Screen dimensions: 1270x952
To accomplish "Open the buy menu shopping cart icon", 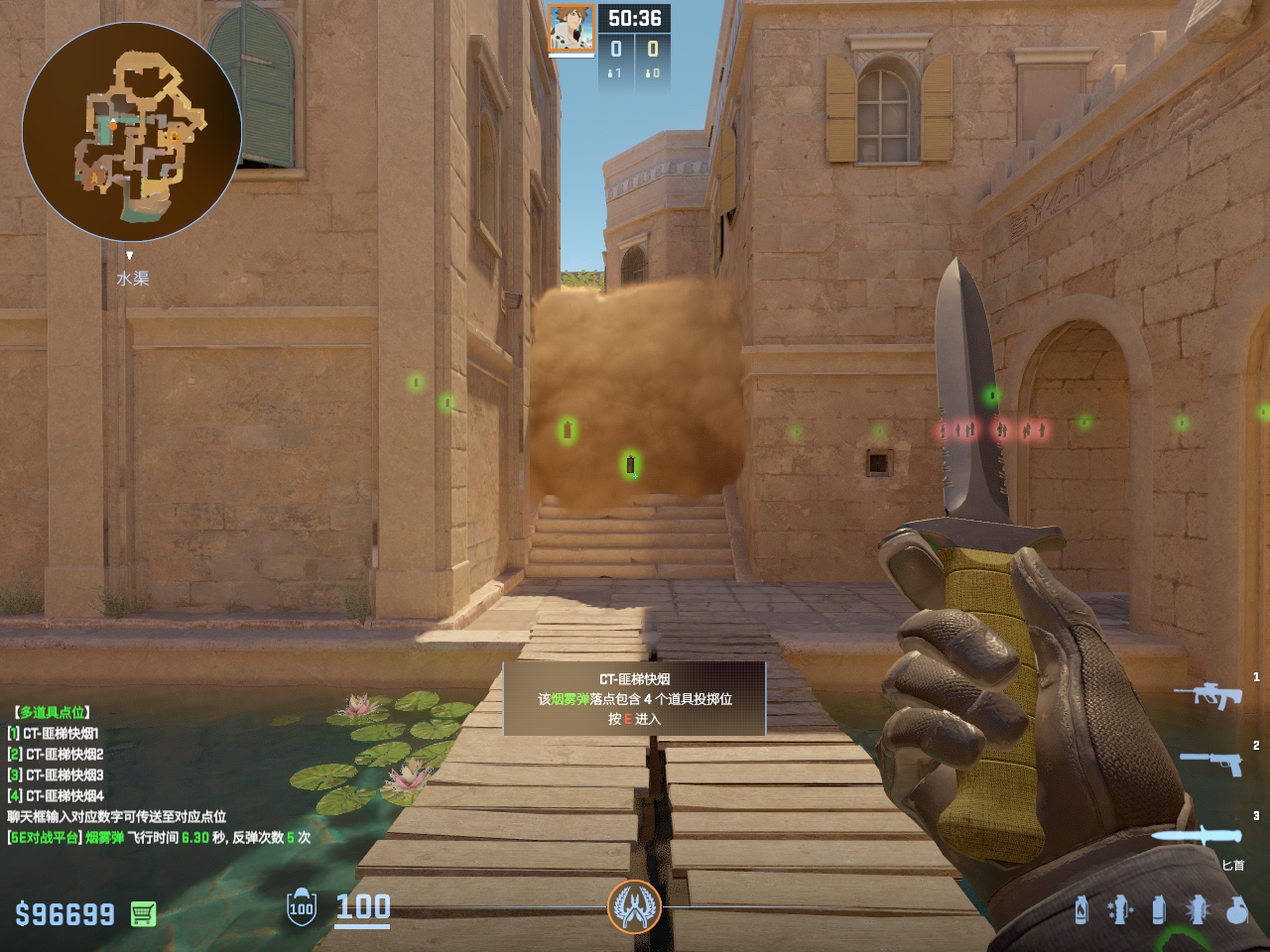I will [143, 913].
